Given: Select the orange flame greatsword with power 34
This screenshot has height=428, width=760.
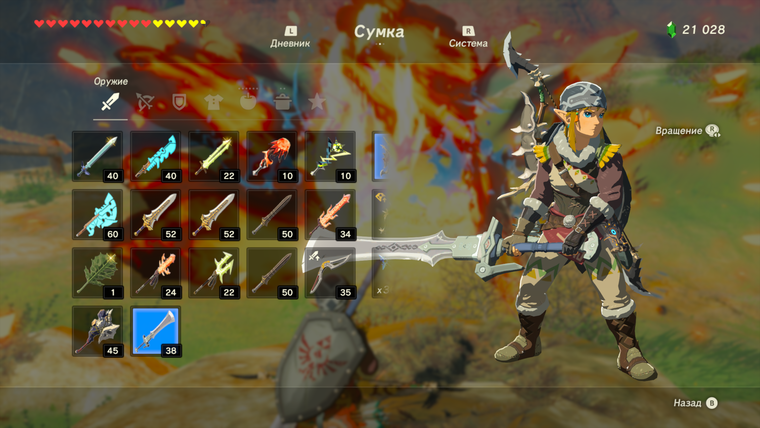Looking at the screenshot, I should [x=330, y=214].
